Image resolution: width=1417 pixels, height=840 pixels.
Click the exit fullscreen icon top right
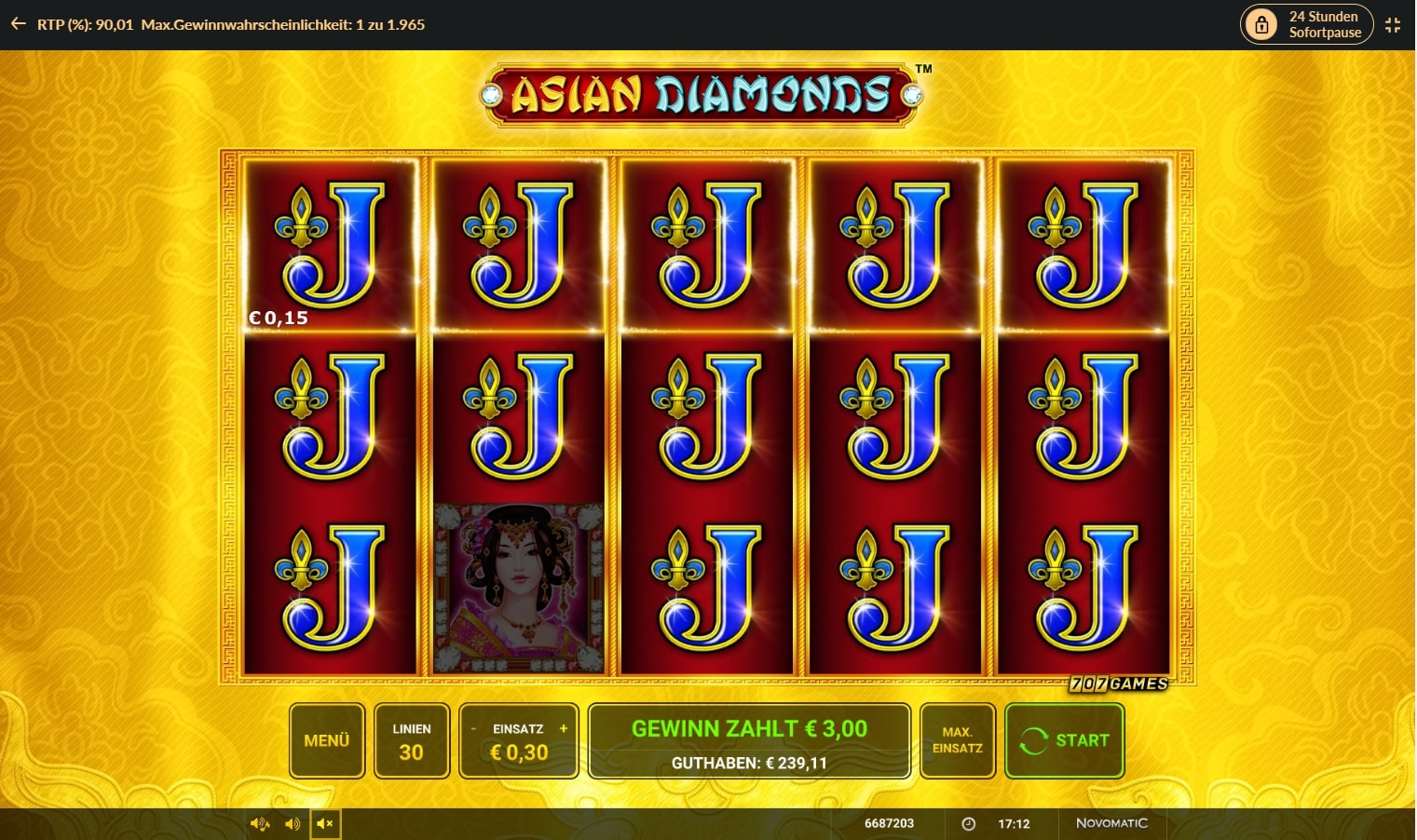1394,24
